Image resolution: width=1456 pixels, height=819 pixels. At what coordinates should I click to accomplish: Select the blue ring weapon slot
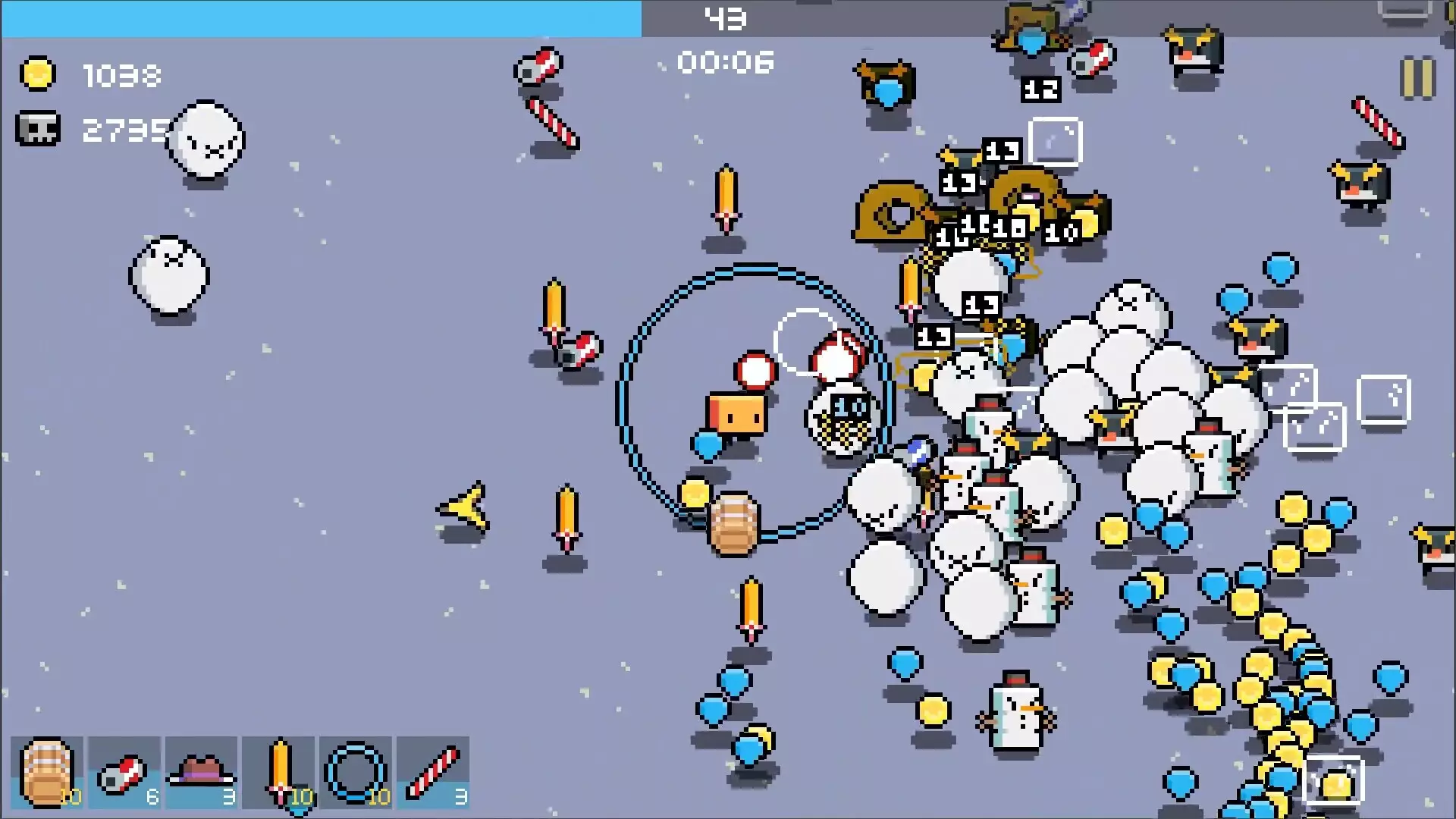pyautogui.click(x=356, y=772)
